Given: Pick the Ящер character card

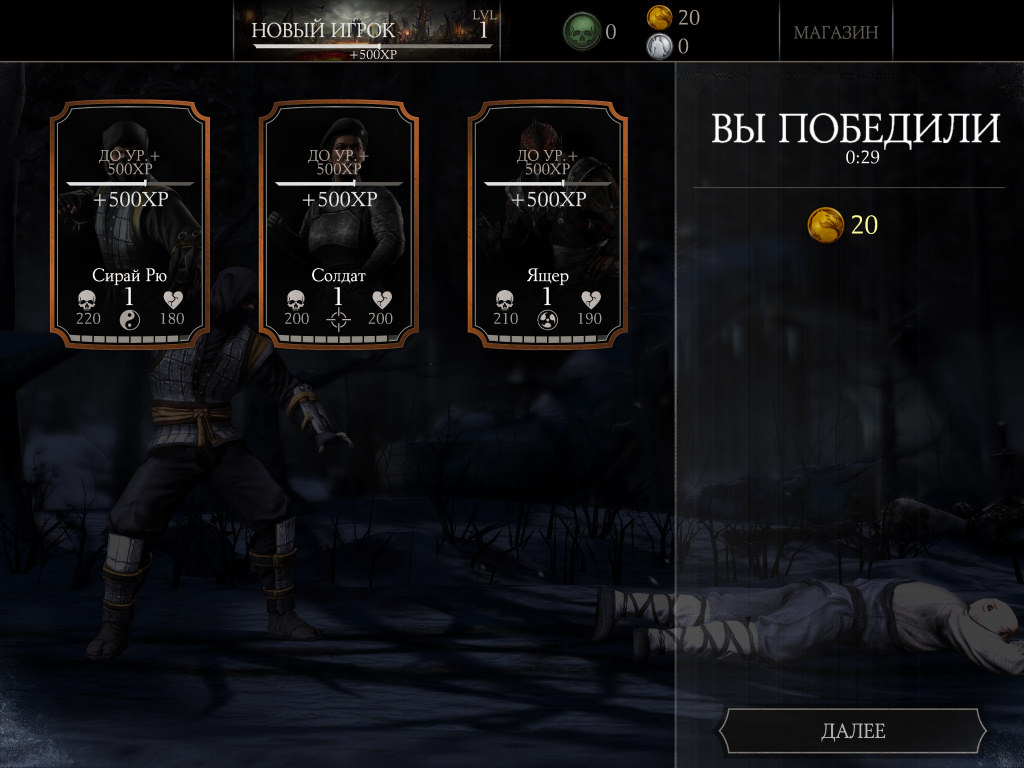Looking at the screenshot, I should tap(548, 224).
